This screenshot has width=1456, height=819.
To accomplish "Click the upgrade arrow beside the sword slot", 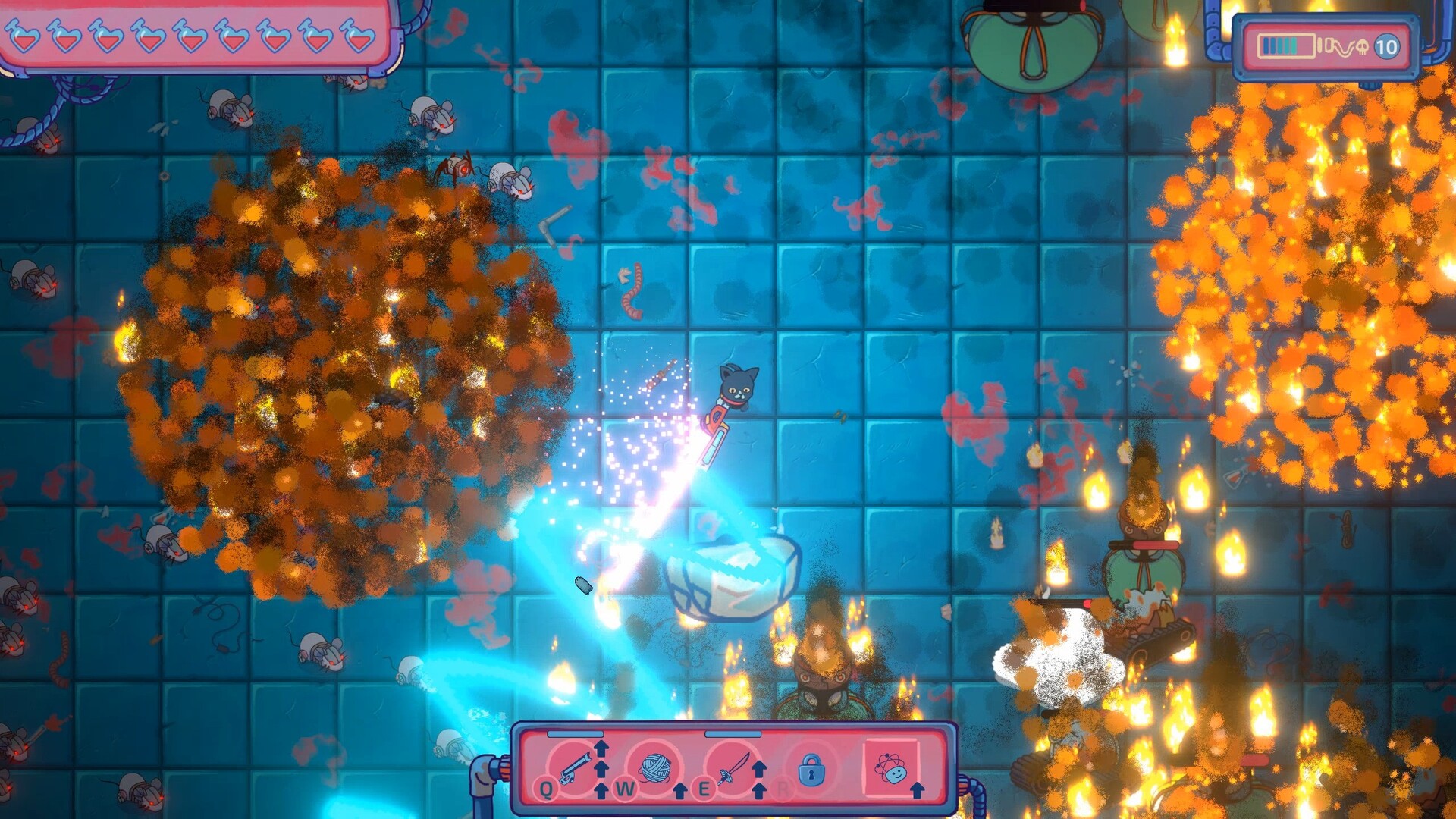I will (760, 770).
